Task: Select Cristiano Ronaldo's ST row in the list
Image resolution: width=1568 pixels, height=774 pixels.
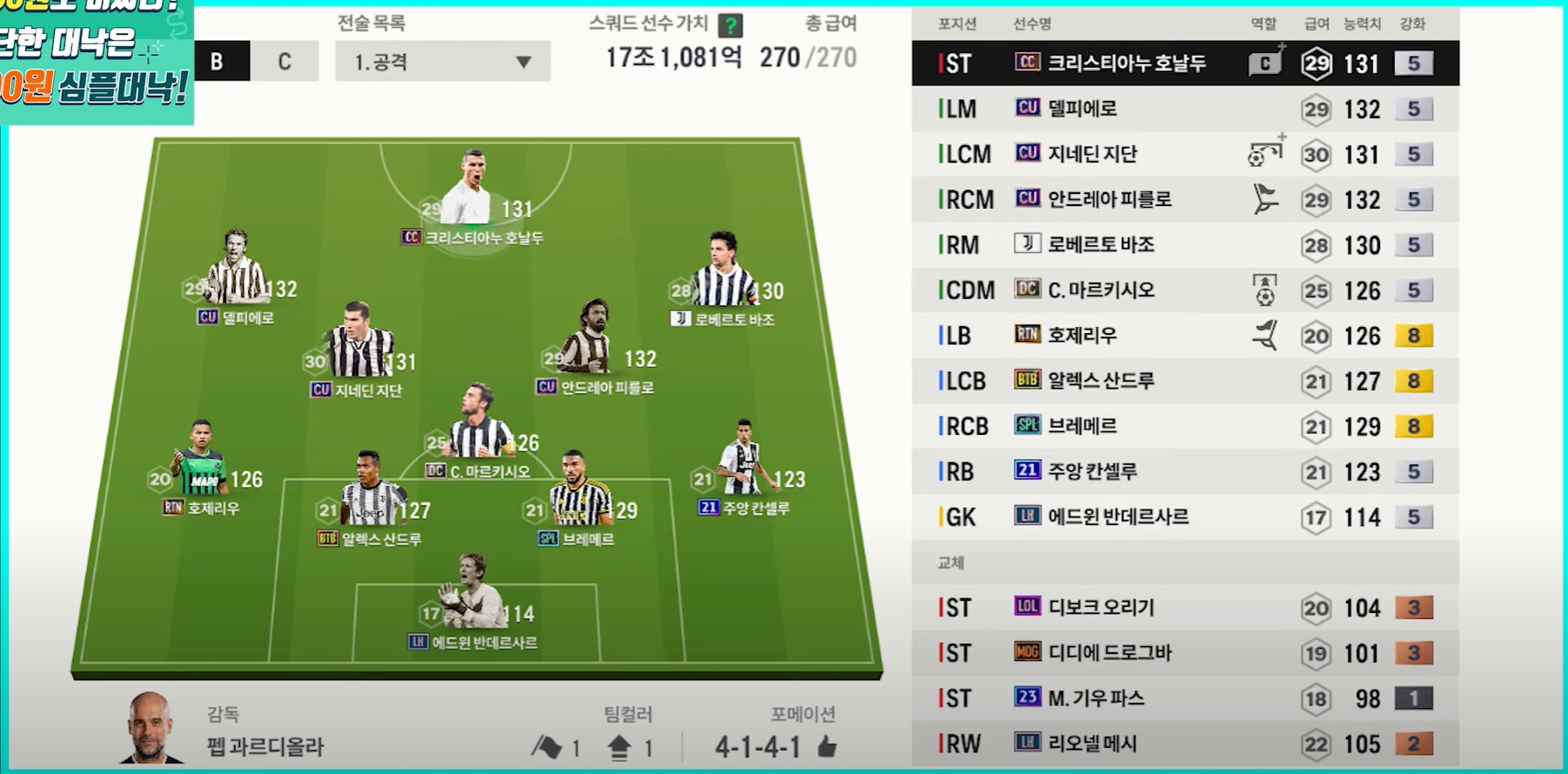Action: click(x=1183, y=63)
